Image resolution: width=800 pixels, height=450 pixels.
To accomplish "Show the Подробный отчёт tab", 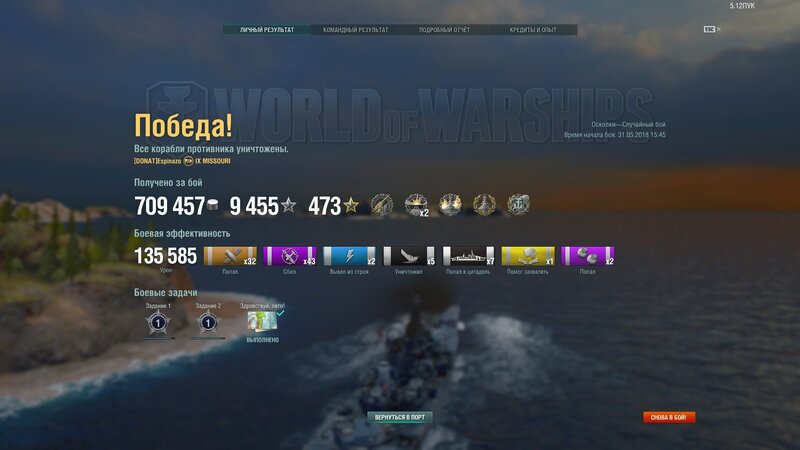I will [444, 30].
